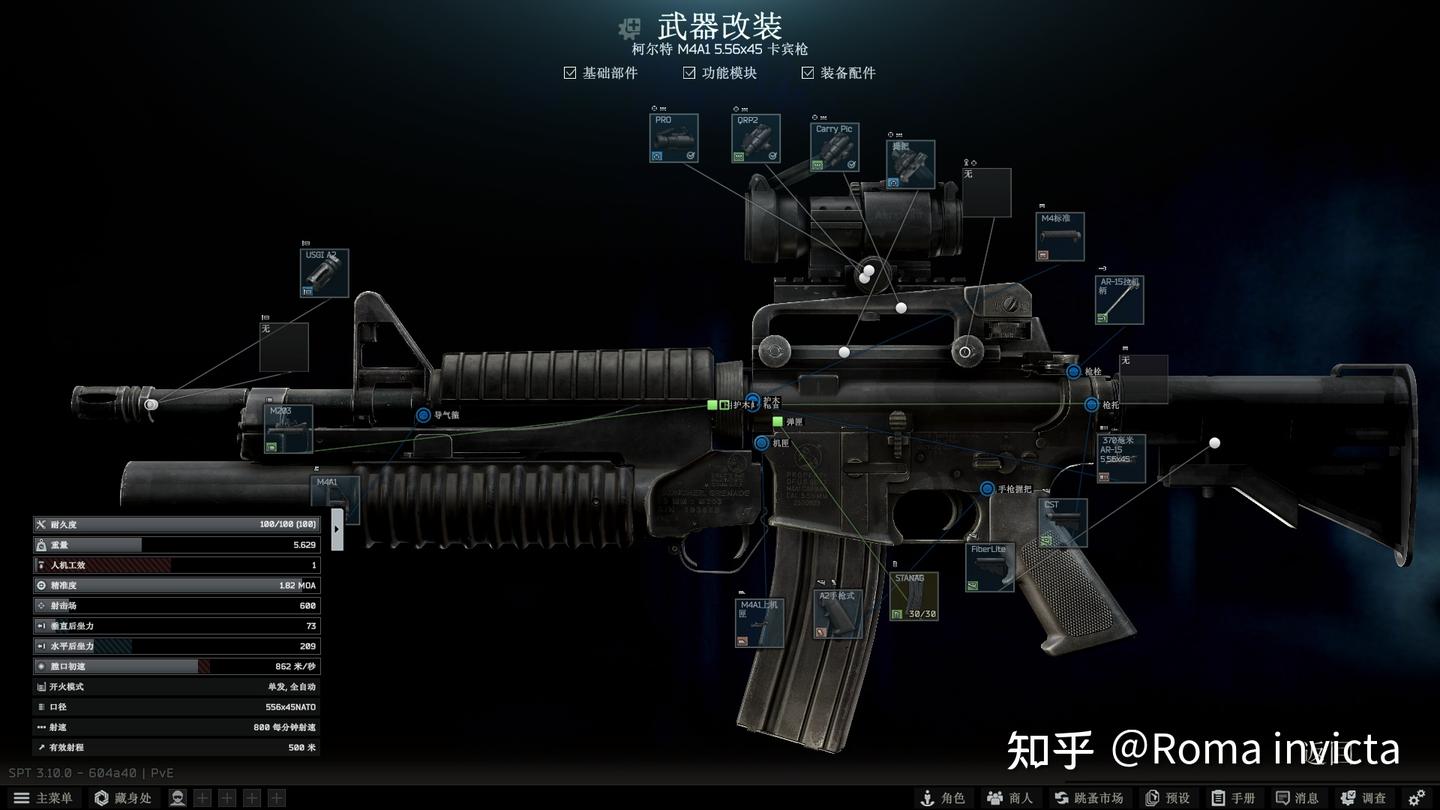Disable the 装备配件 filter checkbox
The image size is (1440, 810).
[x=806, y=72]
